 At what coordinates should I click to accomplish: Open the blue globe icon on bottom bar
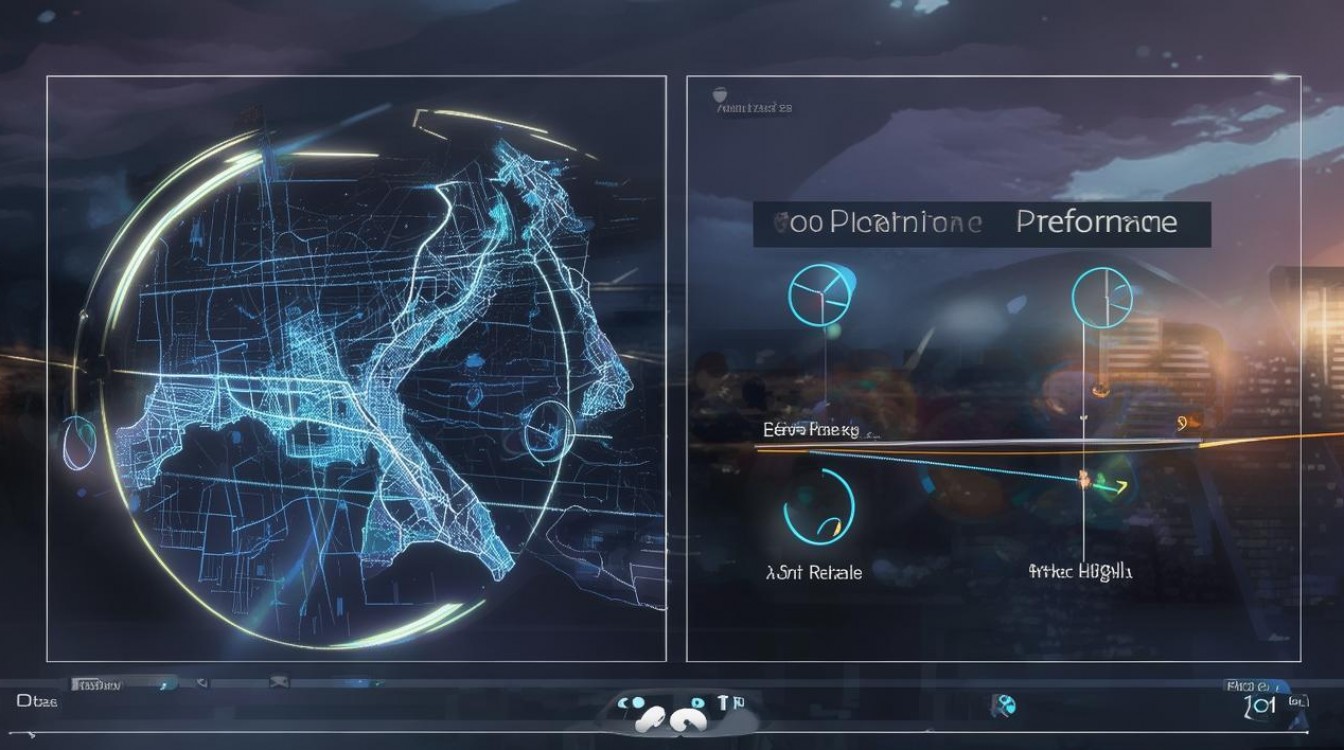(1002, 703)
